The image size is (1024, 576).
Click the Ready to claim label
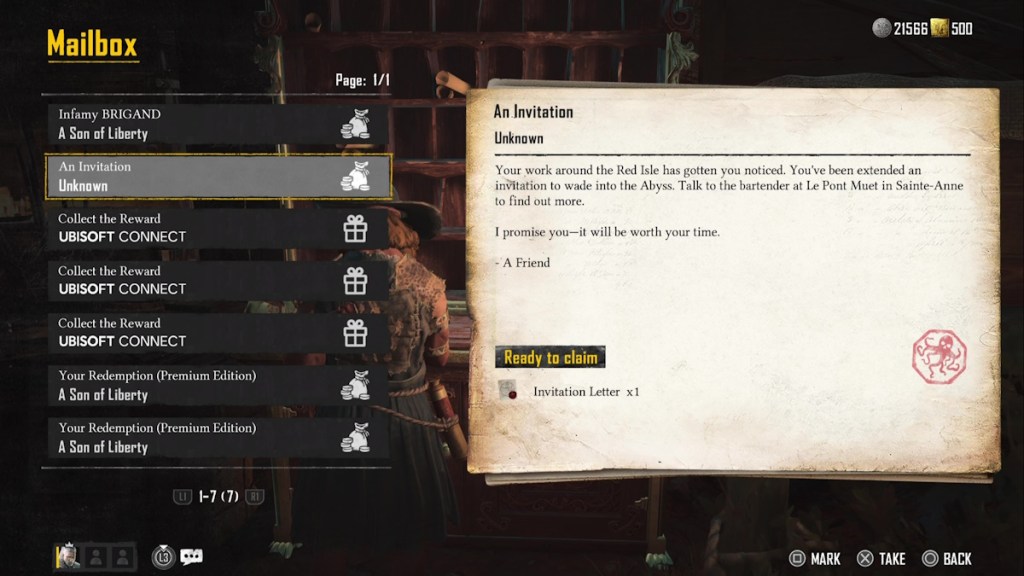(x=550, y=357)
